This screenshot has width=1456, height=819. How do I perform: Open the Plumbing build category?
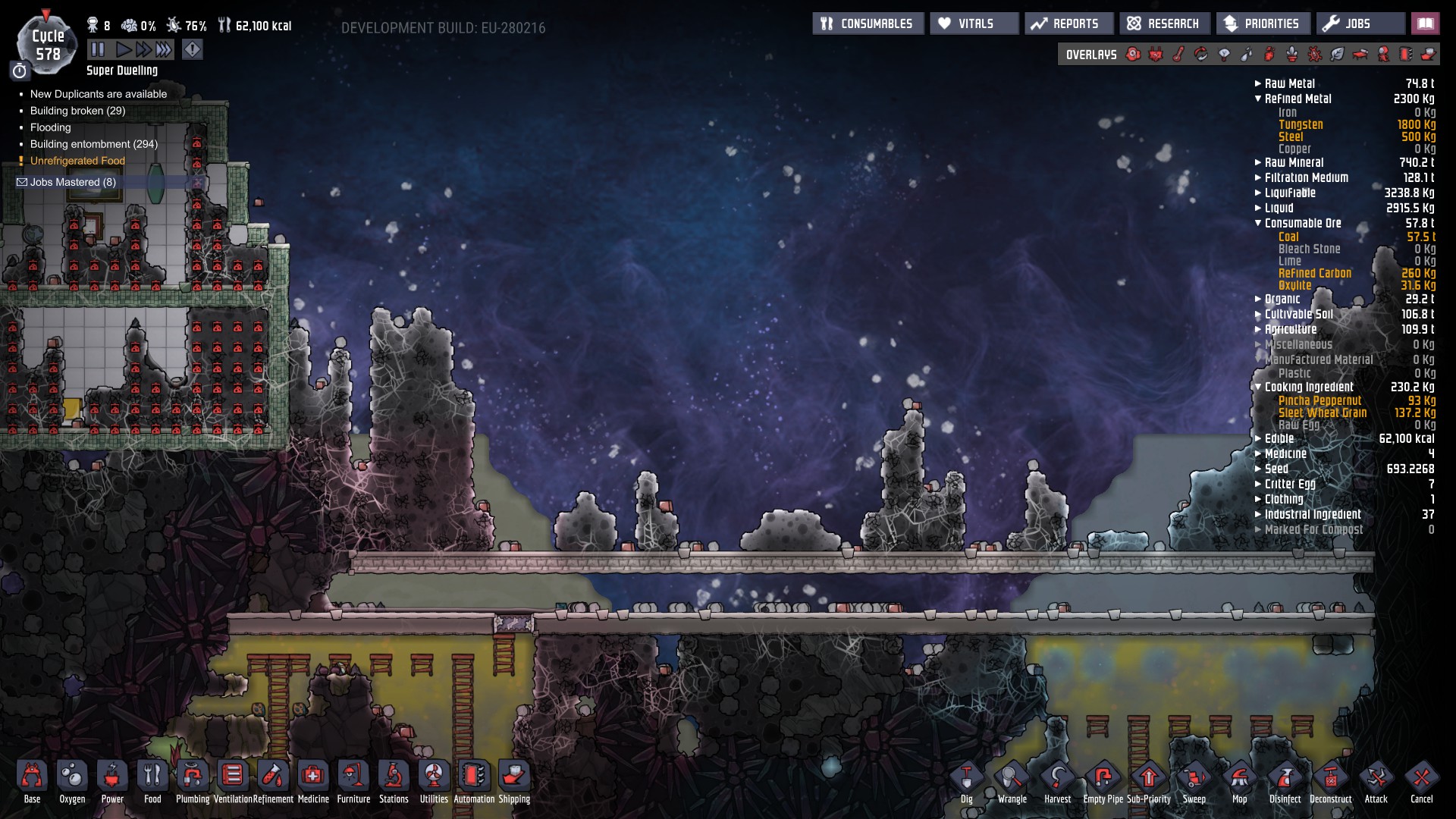point(193,781)
